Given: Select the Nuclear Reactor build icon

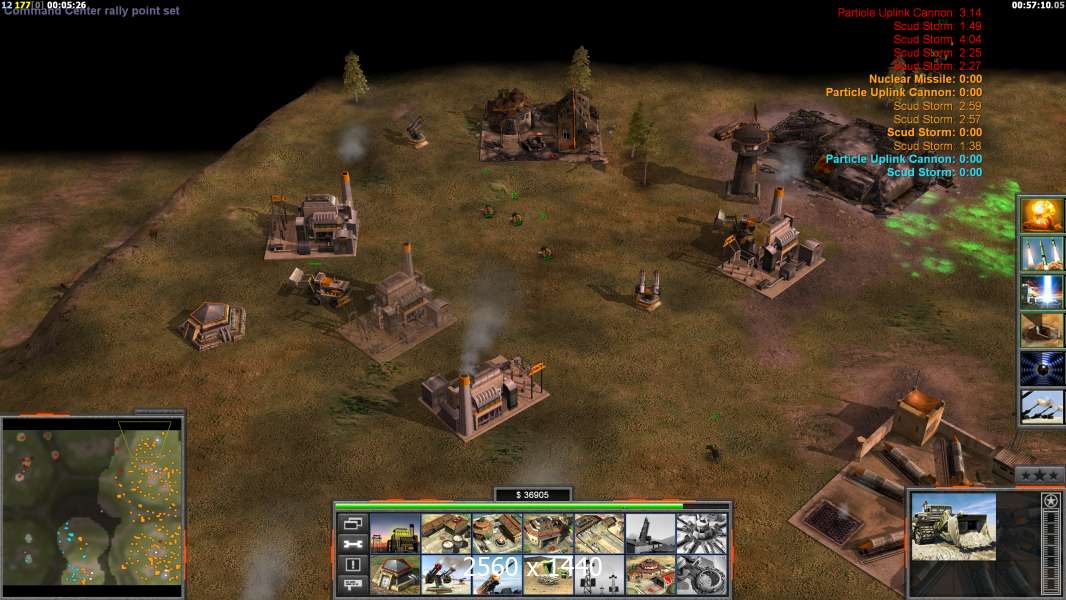Looking at the screenshot, I should click(x=395, y=533).
